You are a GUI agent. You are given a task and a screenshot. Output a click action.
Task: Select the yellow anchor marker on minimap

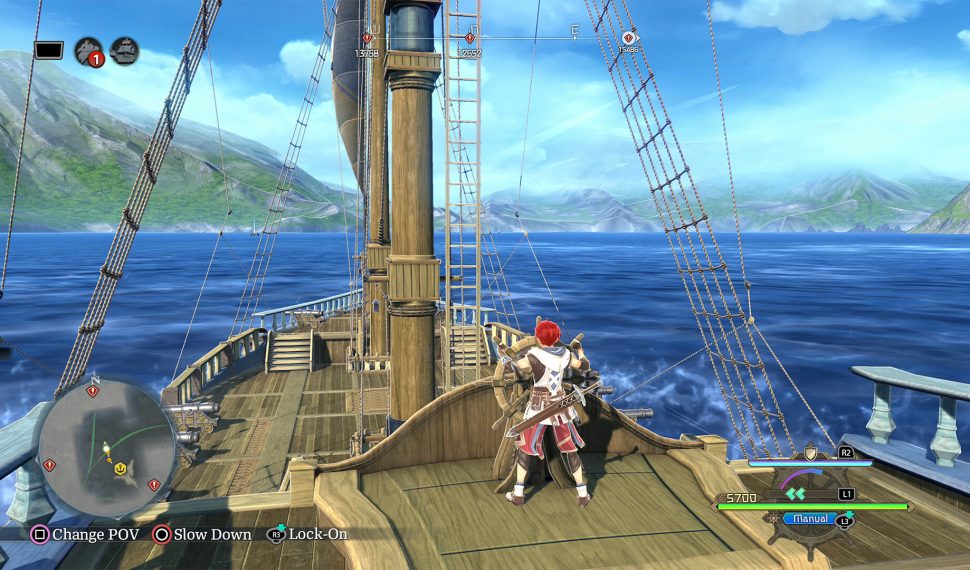pyautogui.click(x=119, y=467)
